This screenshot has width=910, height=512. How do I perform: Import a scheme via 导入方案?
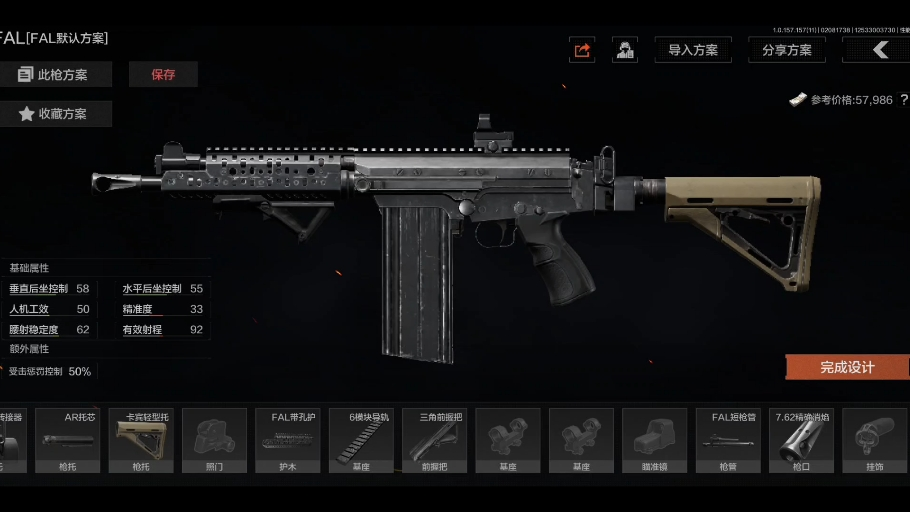(693, 50)
